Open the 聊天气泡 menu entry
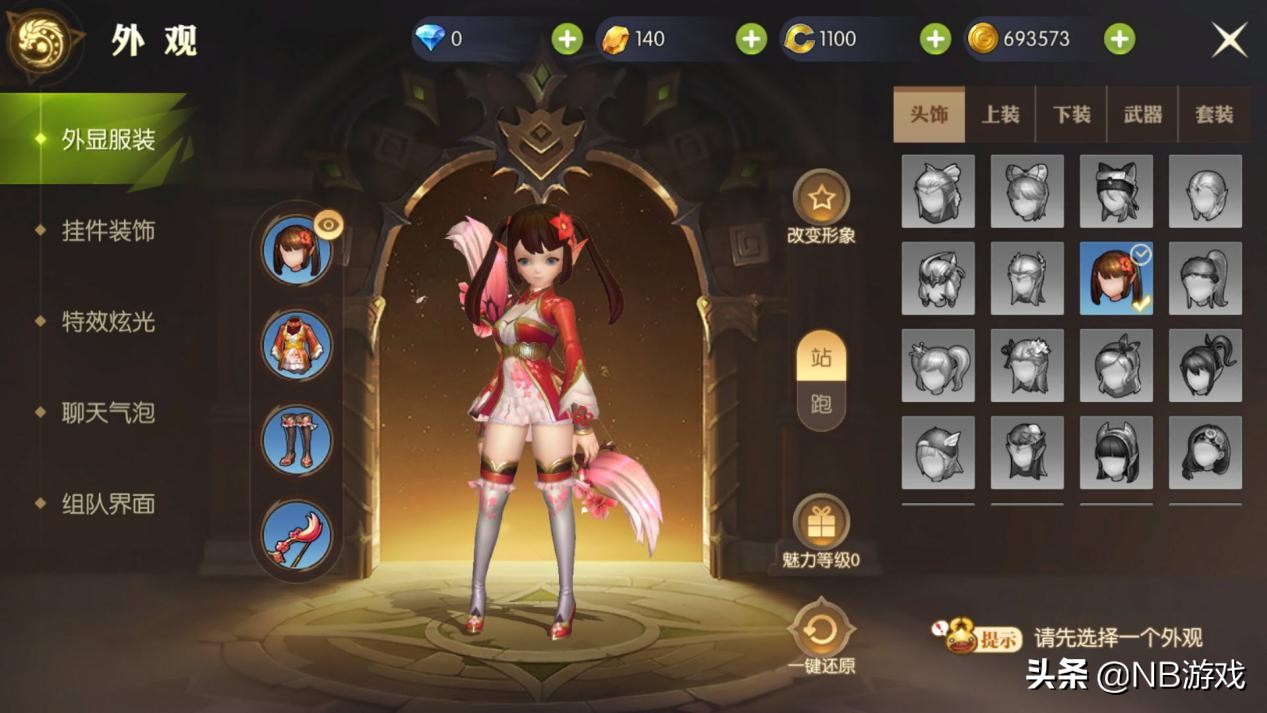 108,413
